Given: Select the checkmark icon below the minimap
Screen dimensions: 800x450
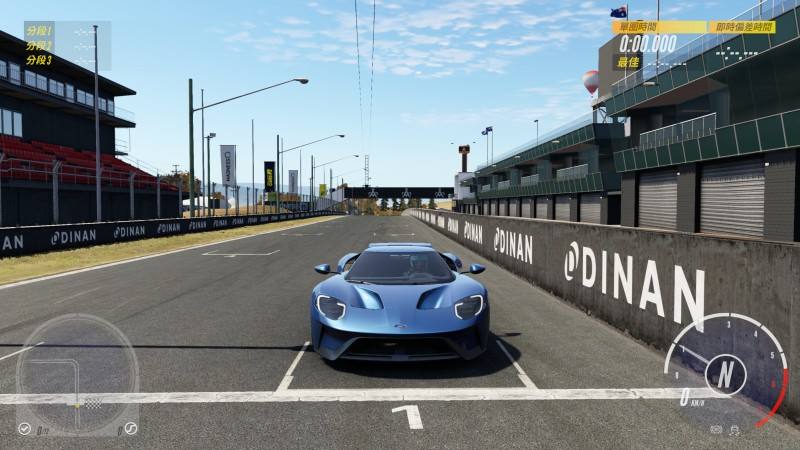Looking at the screenshot, I should pos(24,429).
